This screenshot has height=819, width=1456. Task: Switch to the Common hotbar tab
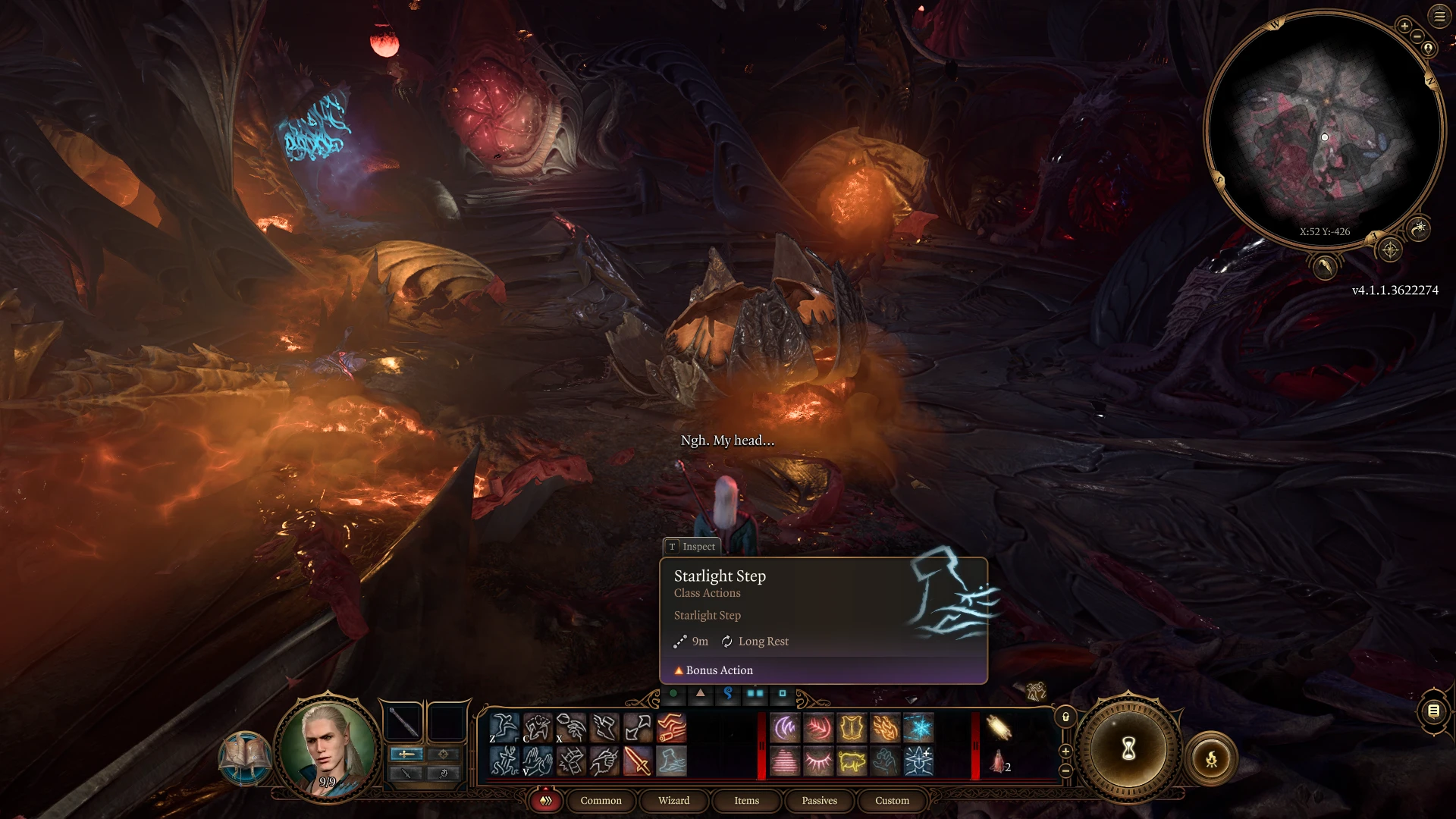click(x=601, y=800)
